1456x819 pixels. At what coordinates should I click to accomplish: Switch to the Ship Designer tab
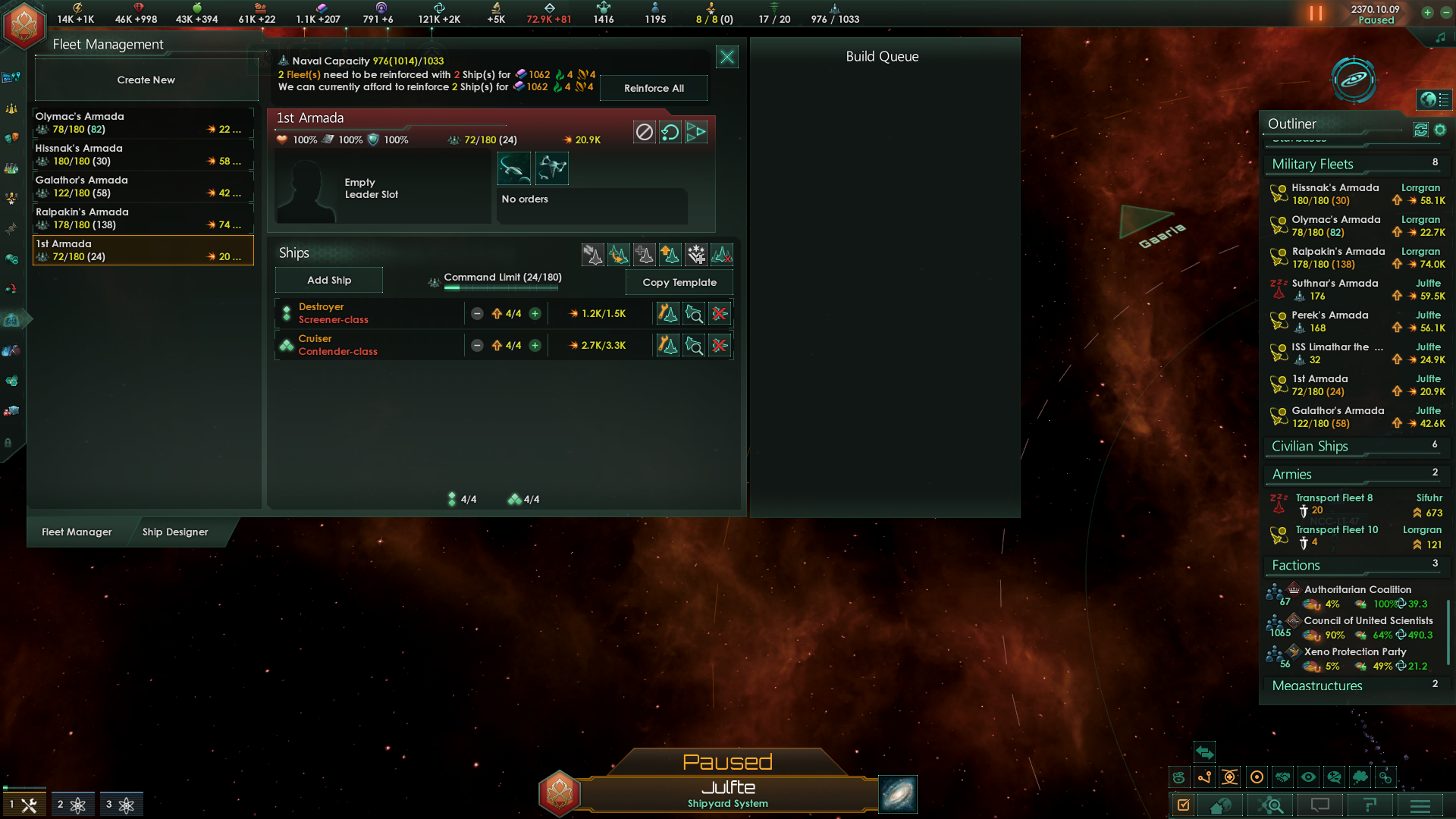point(175,532)
